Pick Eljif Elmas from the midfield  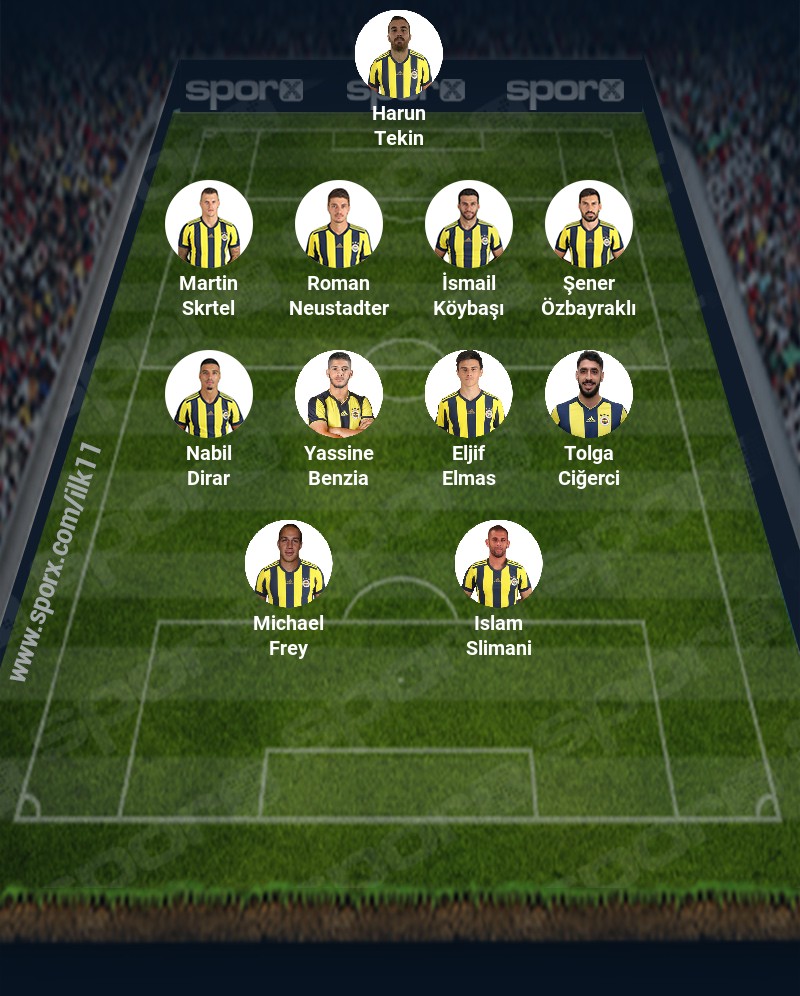[x=469, y=394]
